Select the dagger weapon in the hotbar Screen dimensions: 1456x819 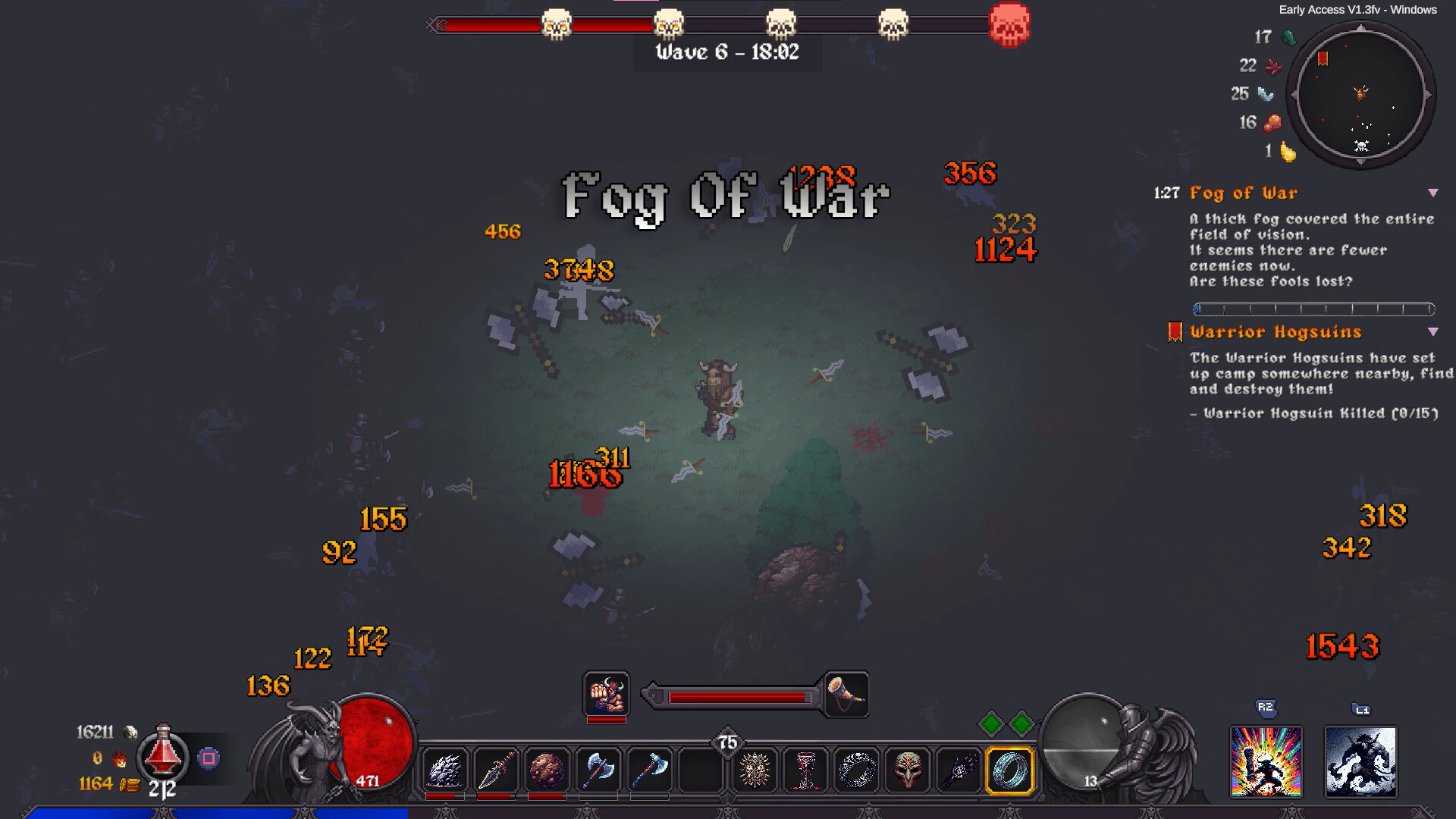tap(496, 770)
